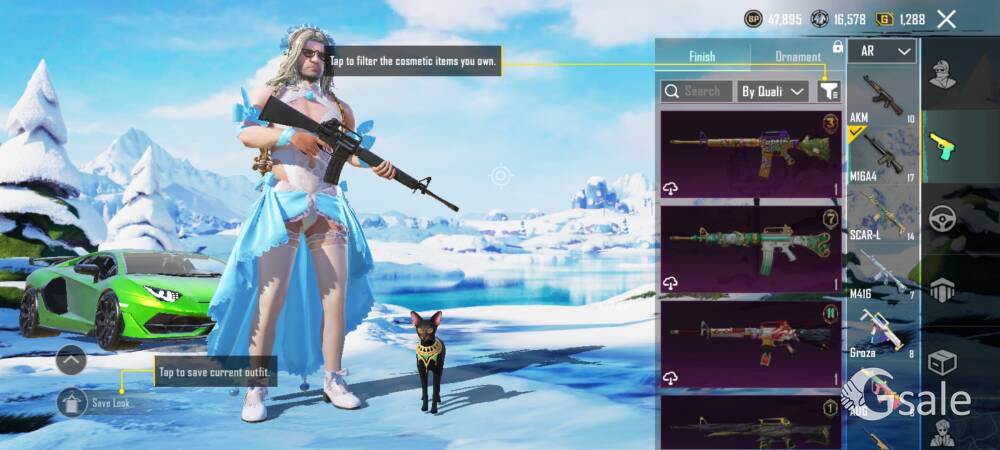
Task: Select the second green M16A4 finish thumbnail
Action: [751, 249]
